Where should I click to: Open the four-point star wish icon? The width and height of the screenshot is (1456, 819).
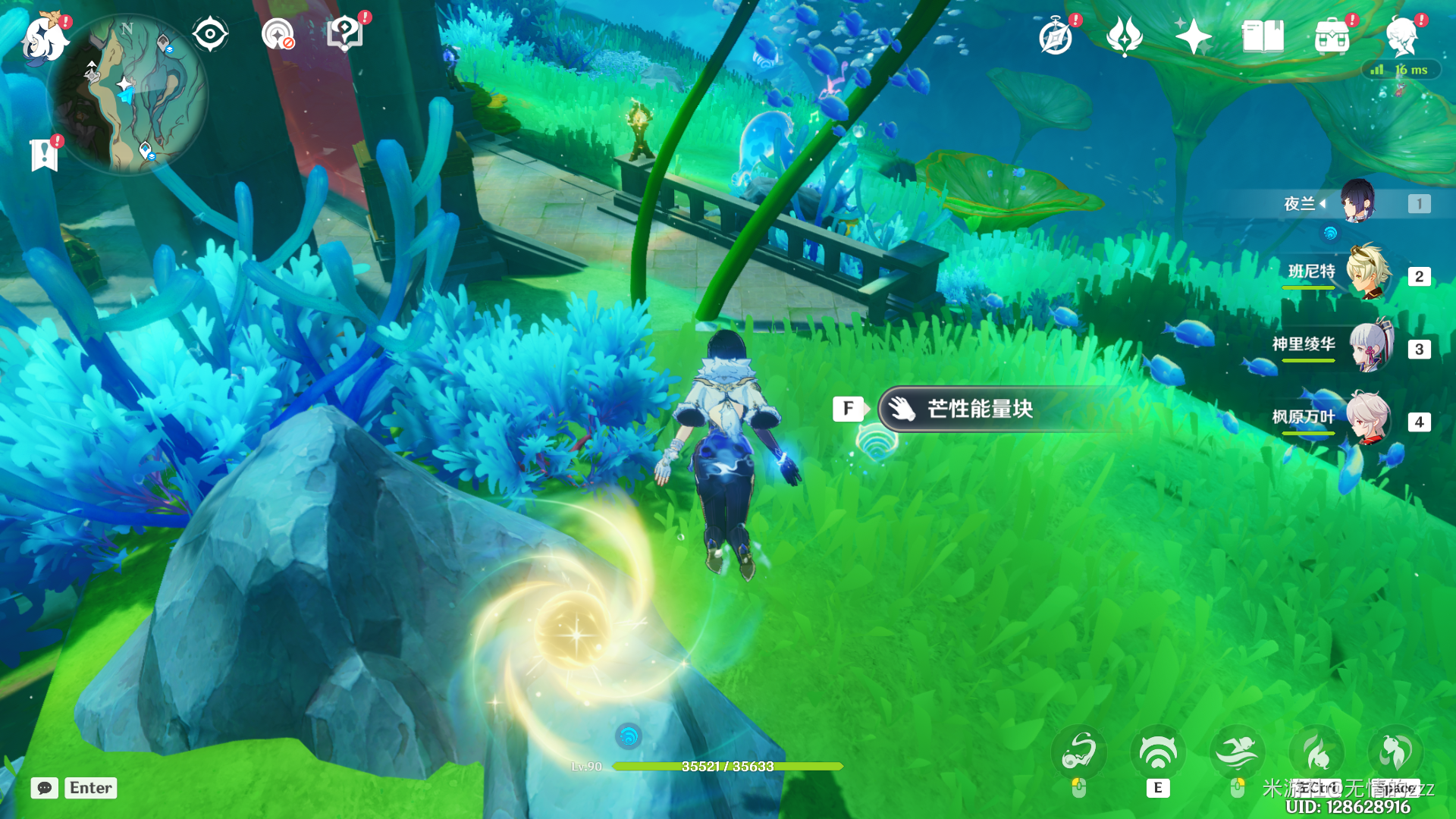tap(1193, 36)
